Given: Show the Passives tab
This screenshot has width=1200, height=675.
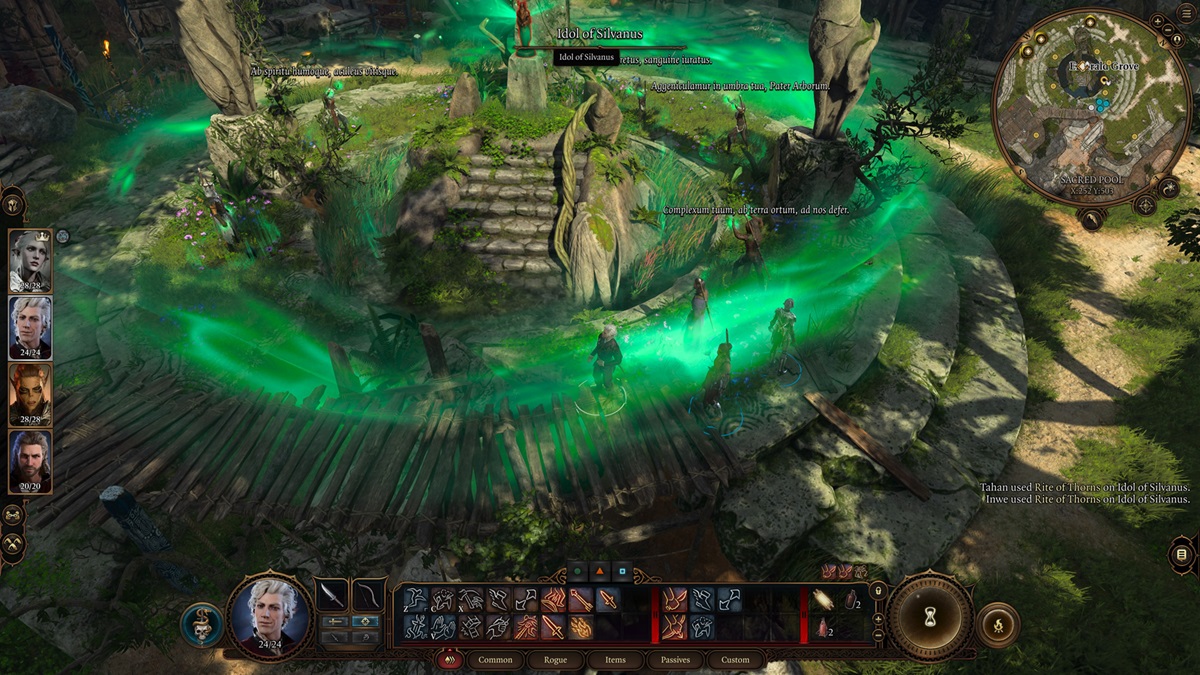Looking at the screenshot, I should click(675, 660).
